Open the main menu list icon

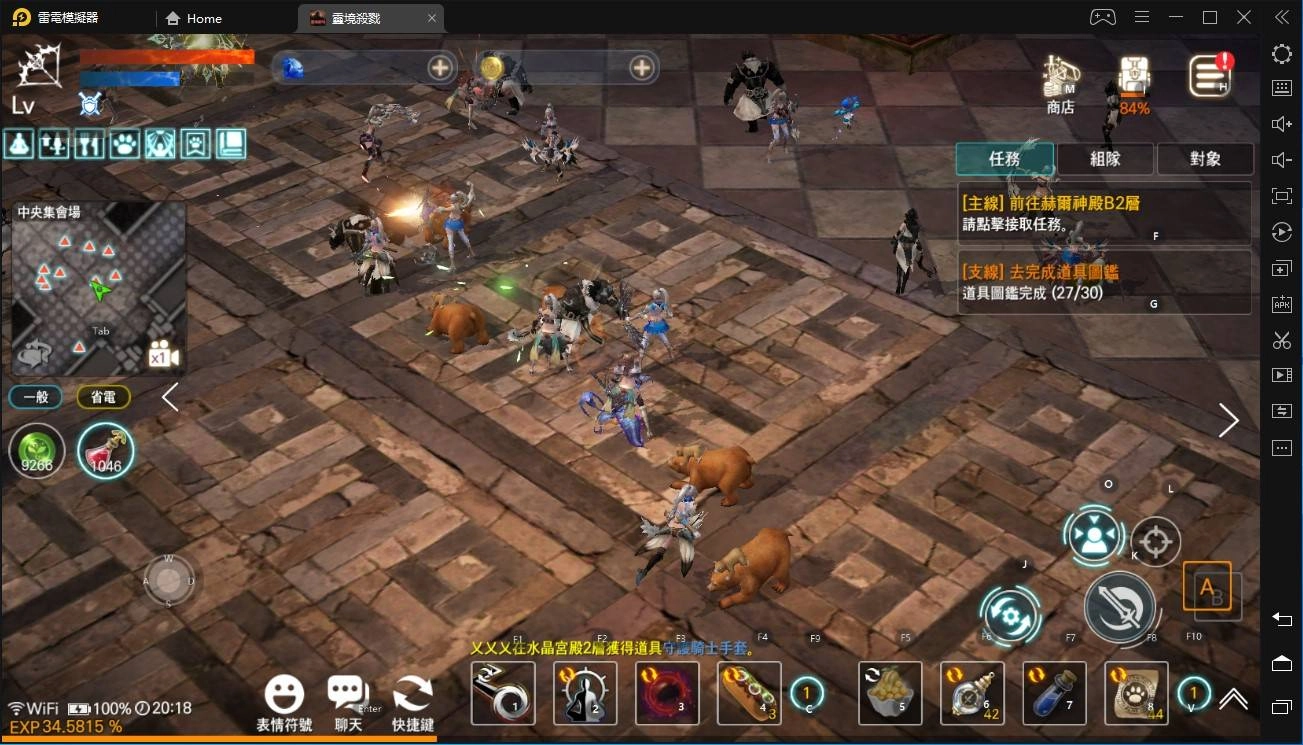pyautogui.click(x=1209, y=76)
